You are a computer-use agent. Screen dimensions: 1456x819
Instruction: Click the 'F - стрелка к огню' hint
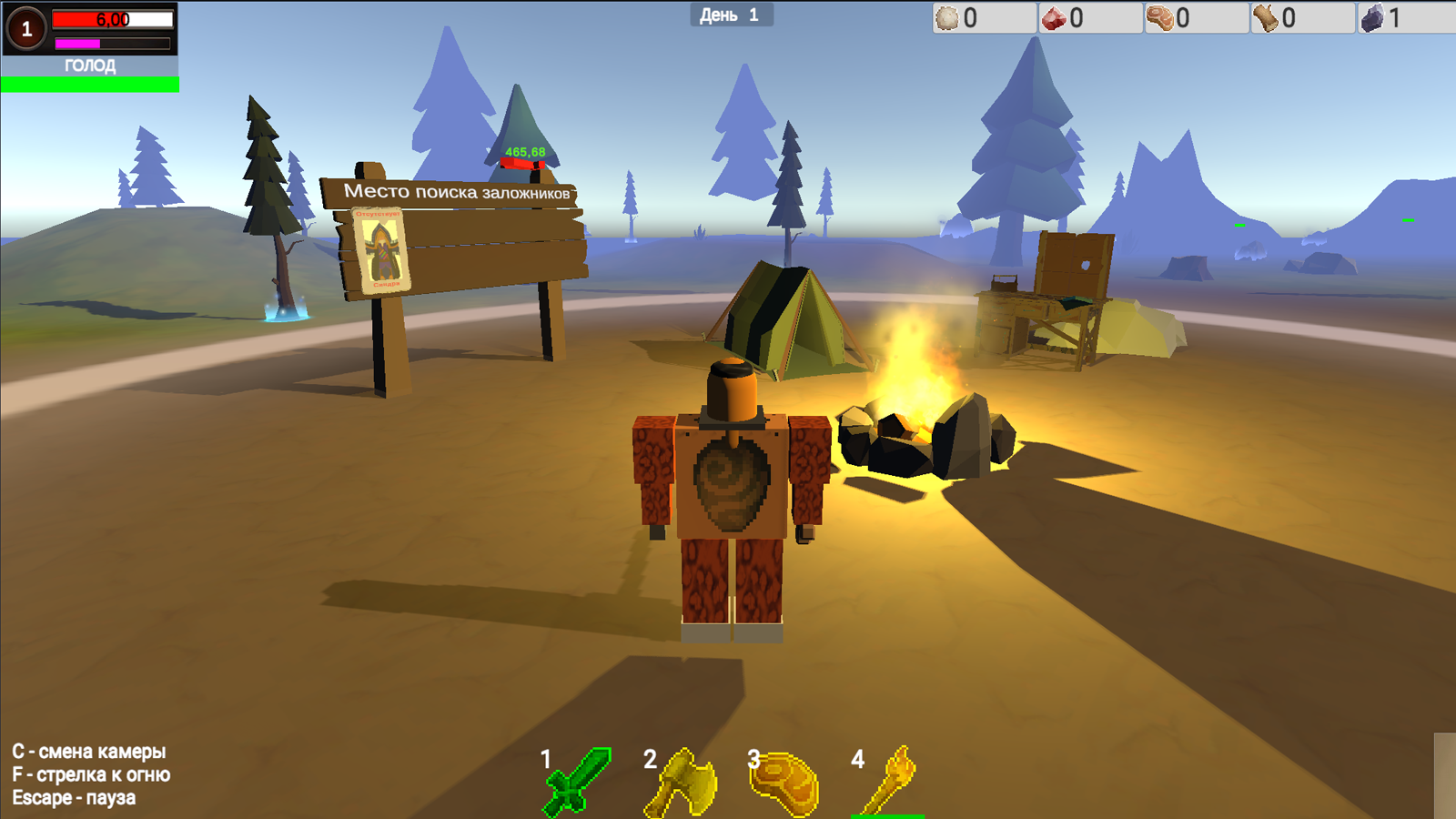pos(91,775)
